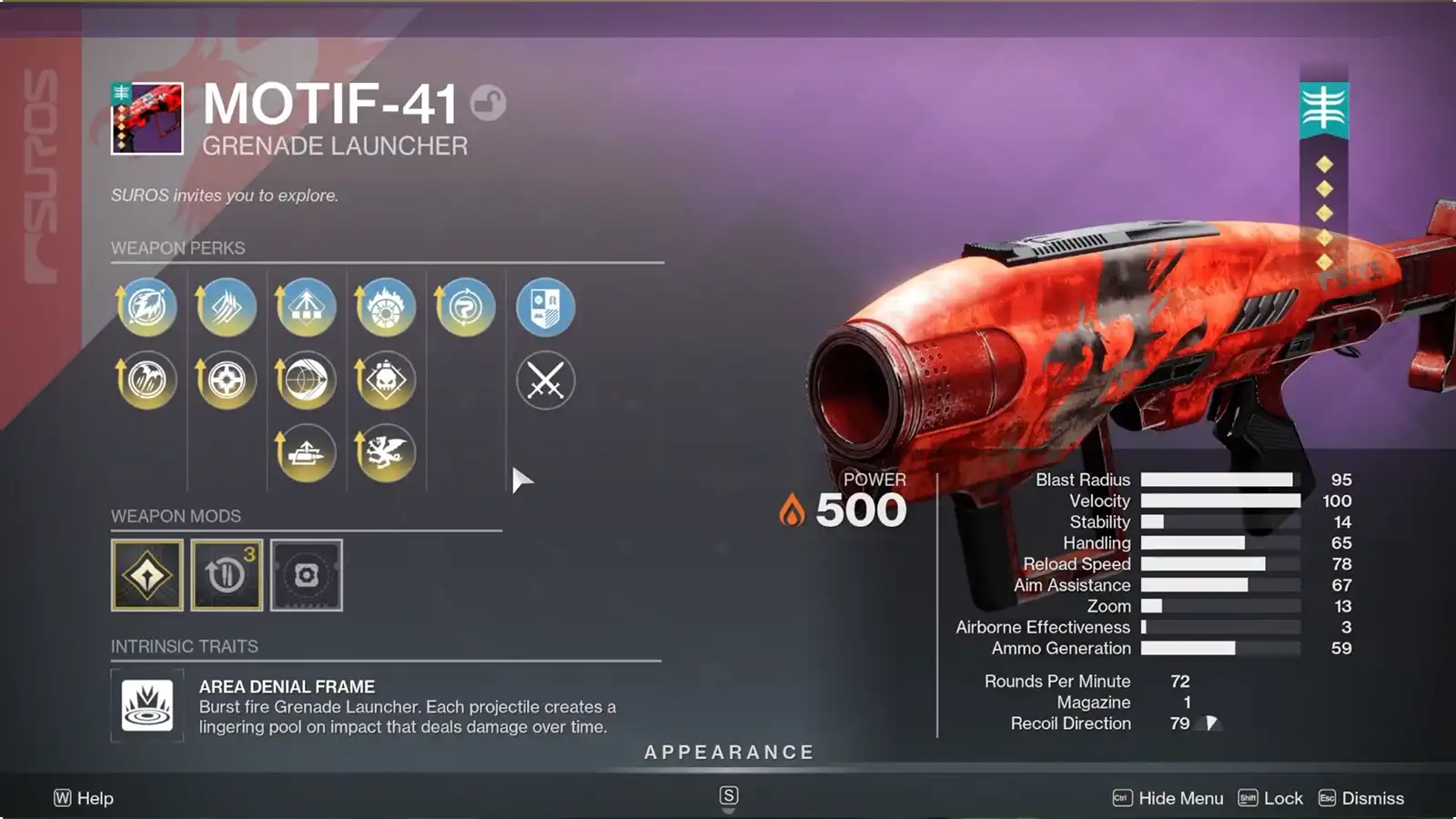Switch to the APPEARANCE tab
This screenshot has height=819, width=1456.
(x=728, y=753)
